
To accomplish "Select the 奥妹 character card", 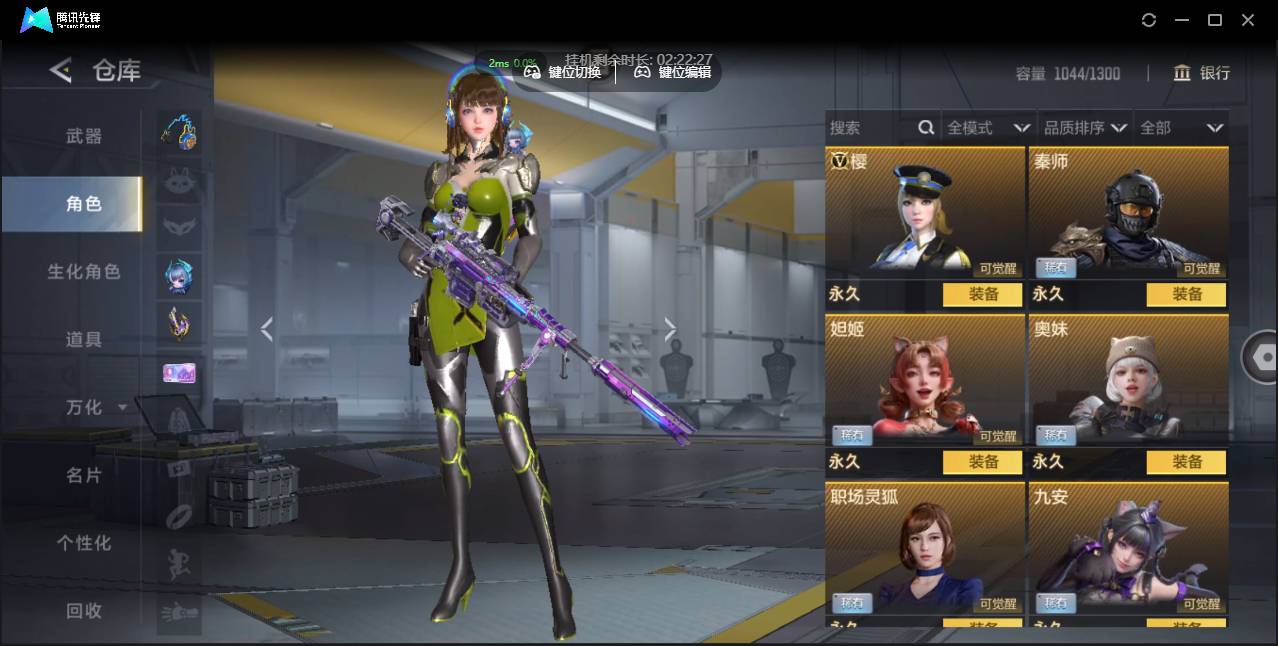I will point(1128,380).
